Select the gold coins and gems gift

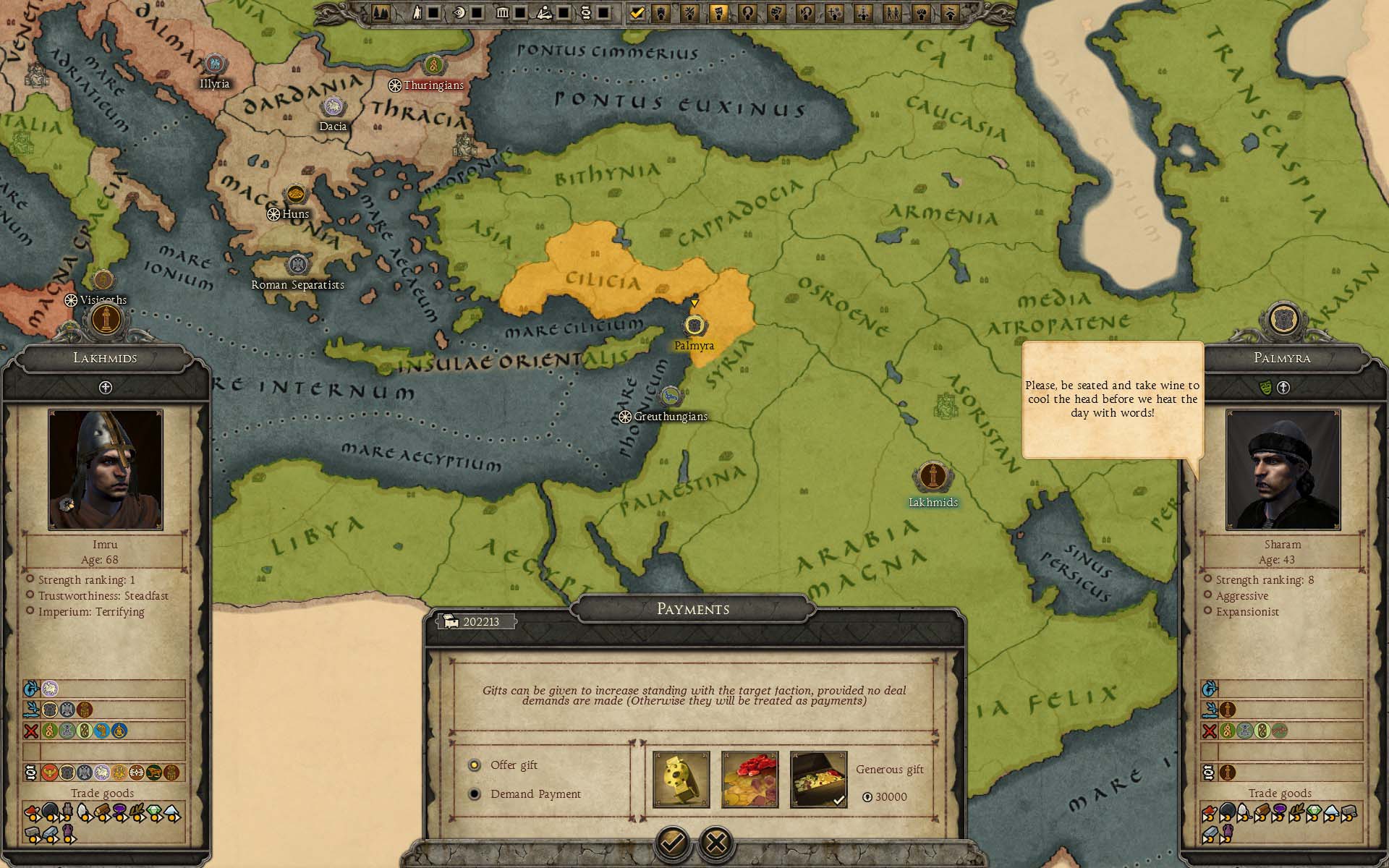click(749, 779)
